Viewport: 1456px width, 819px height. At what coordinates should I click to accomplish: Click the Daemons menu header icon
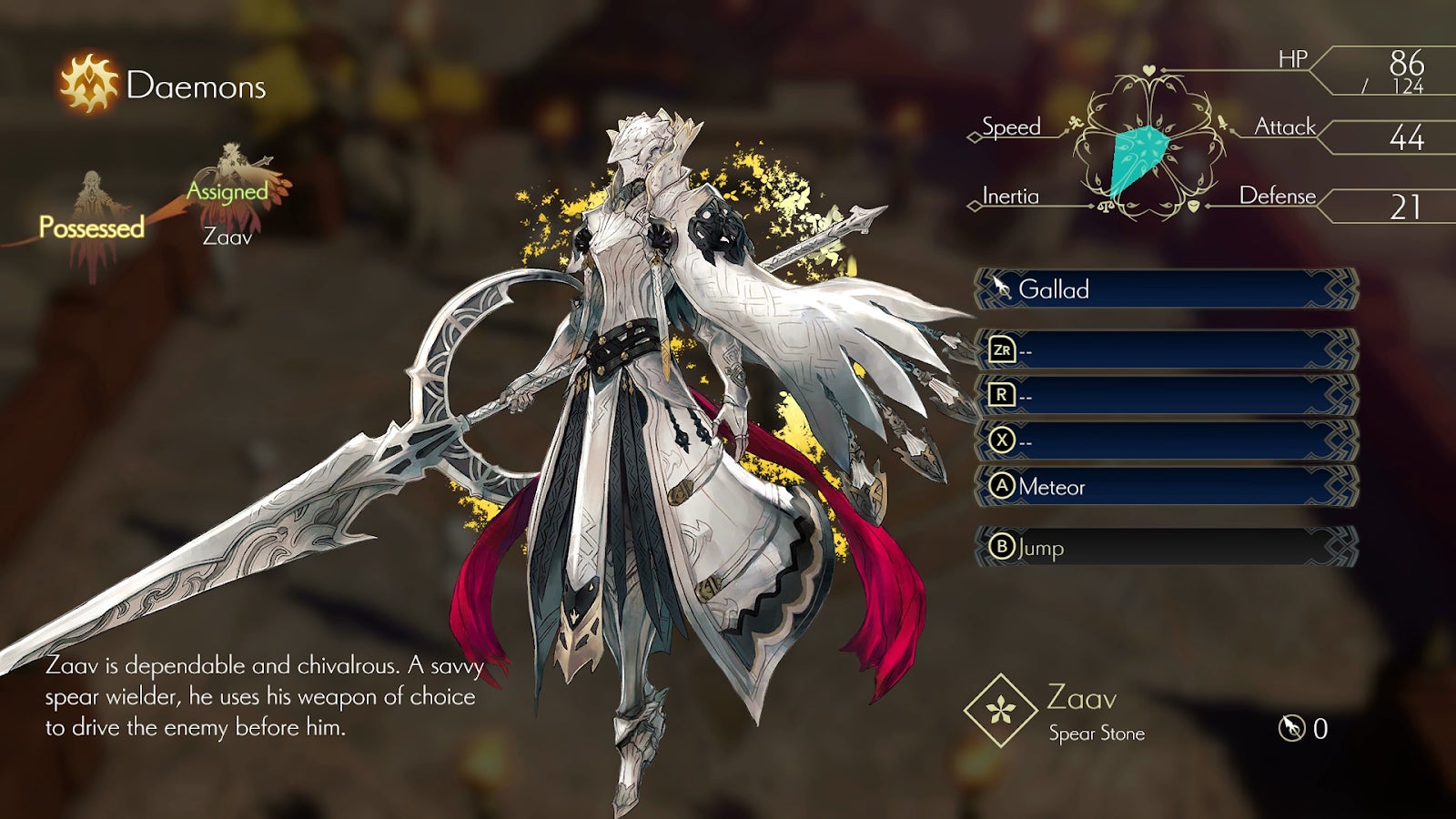tap(88, 84)
